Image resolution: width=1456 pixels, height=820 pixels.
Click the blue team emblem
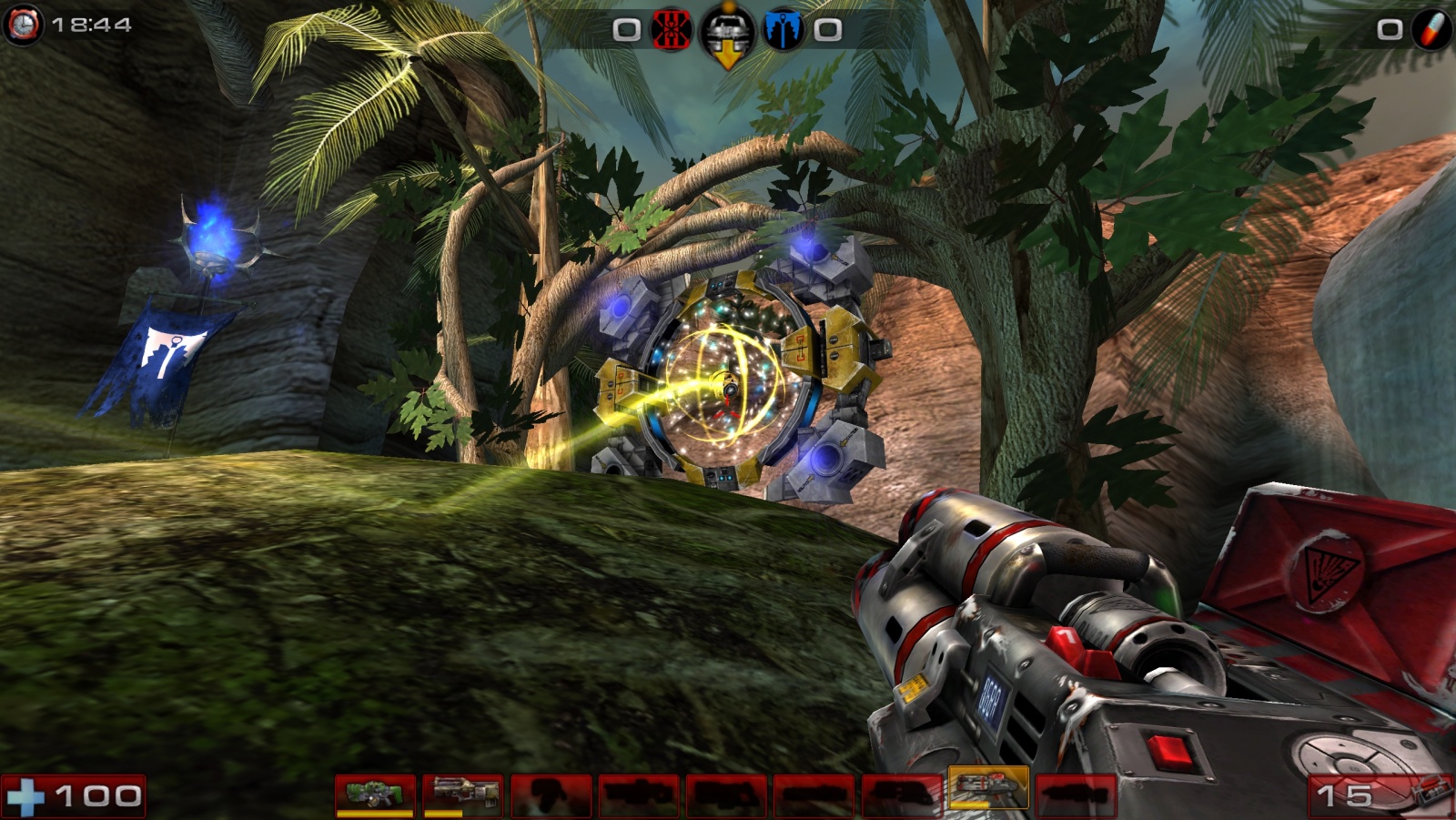[x=782, y=31]
